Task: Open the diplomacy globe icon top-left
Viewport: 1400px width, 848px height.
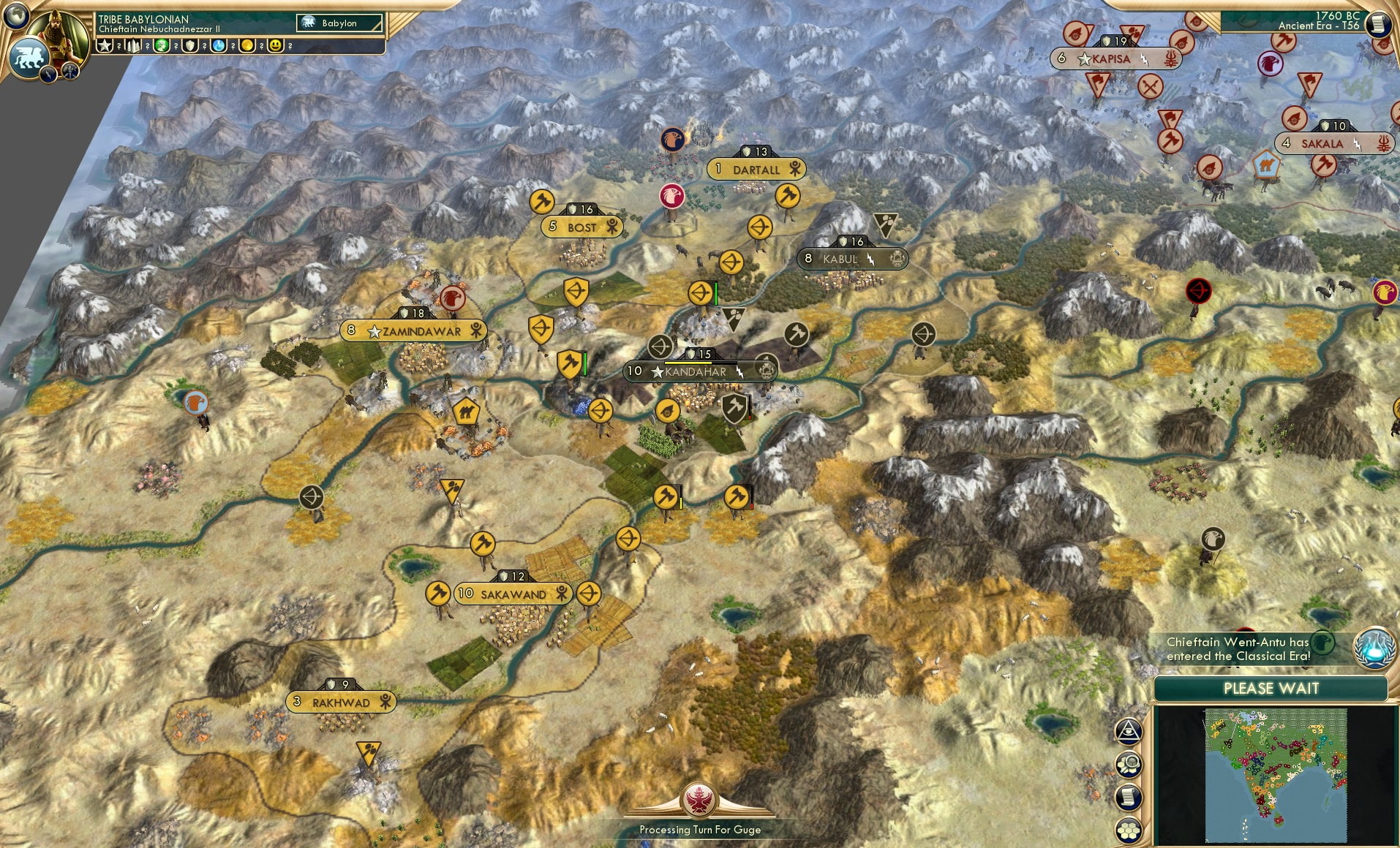Action: click(x=15, y=18)
